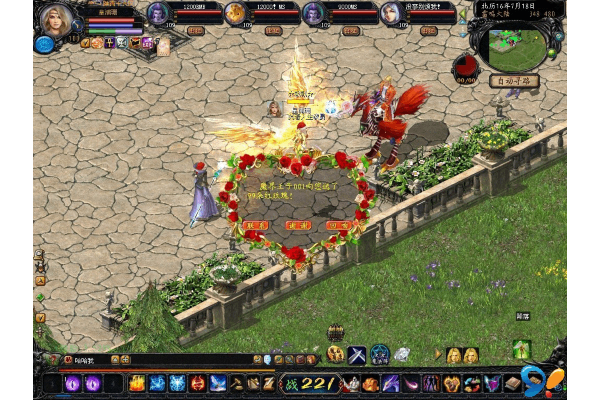Select the blue orb beside the player portrait

pyautogui.click(x=44, y=43)
